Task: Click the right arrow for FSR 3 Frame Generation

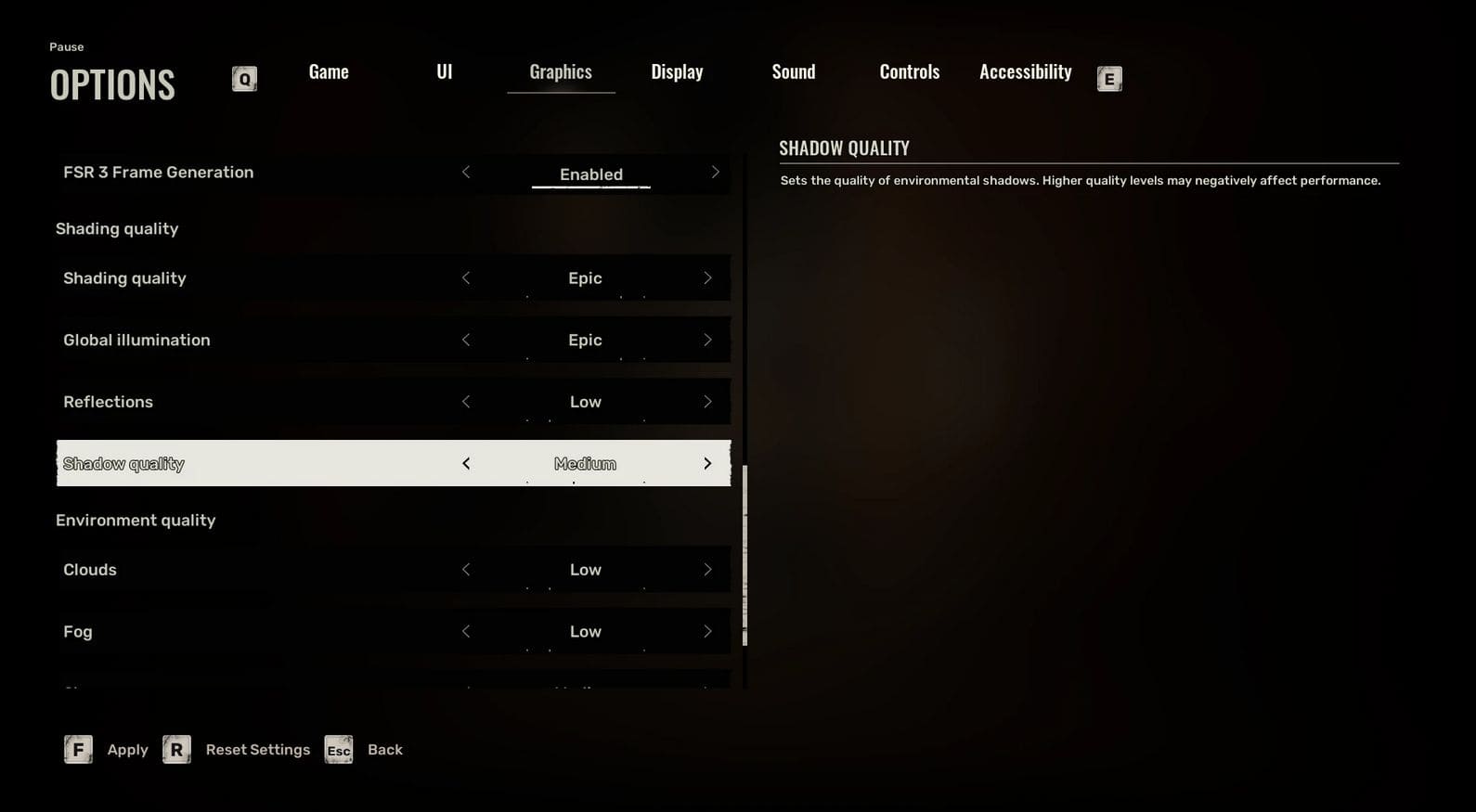Action: (715, 173)
